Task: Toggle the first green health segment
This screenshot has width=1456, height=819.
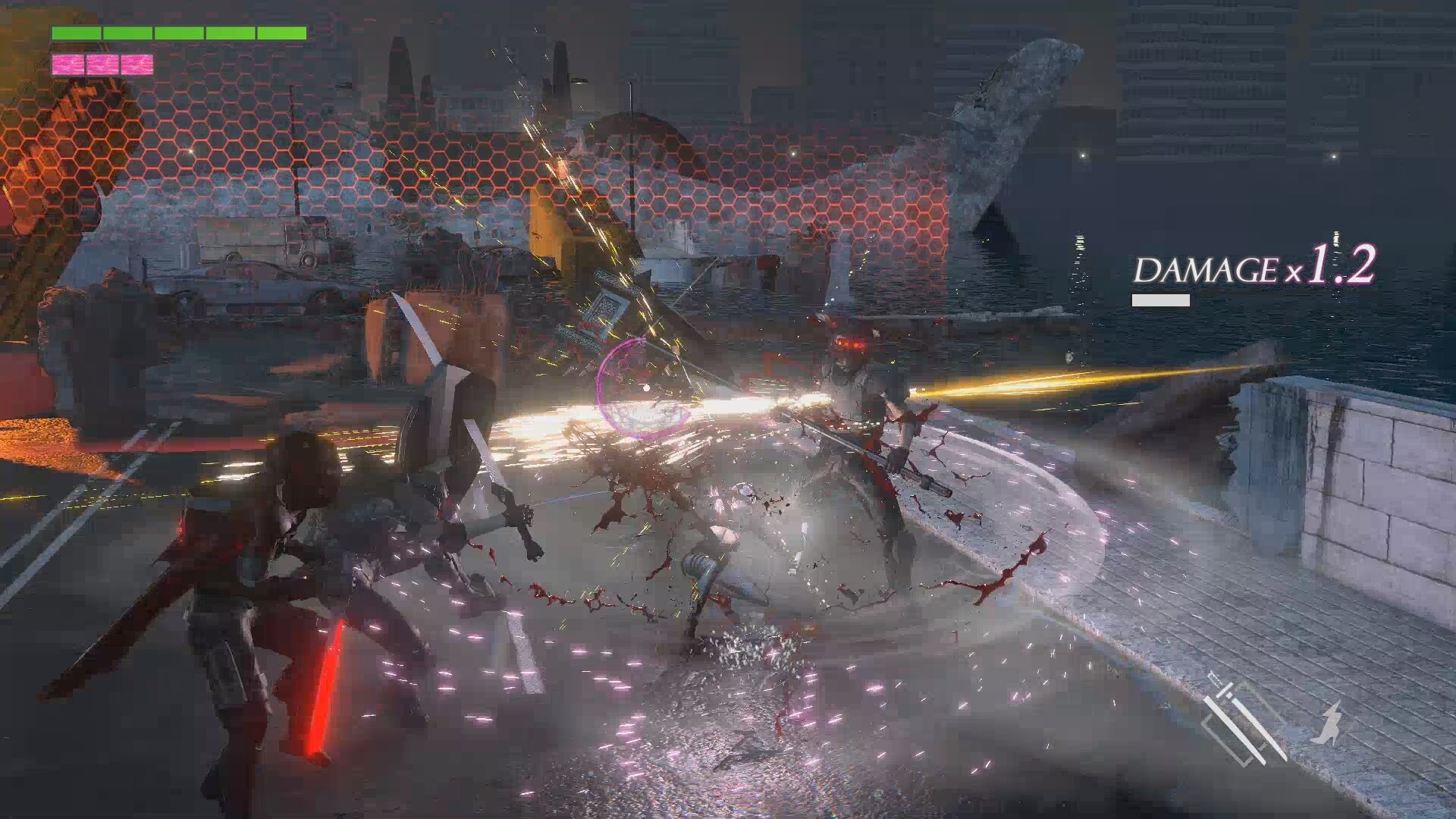Action: 76,33
